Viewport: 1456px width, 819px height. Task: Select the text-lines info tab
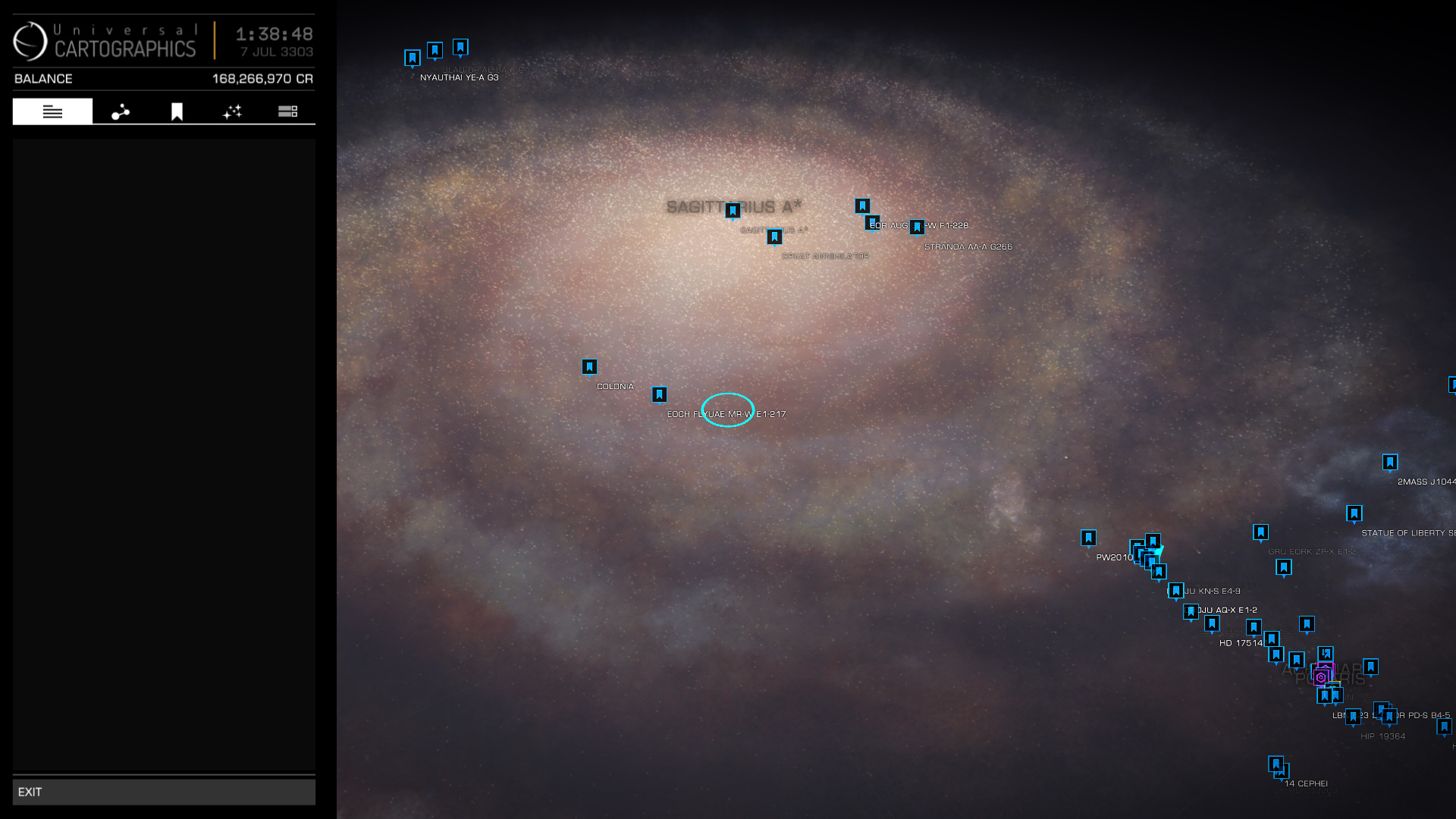(x=52, y=111)
